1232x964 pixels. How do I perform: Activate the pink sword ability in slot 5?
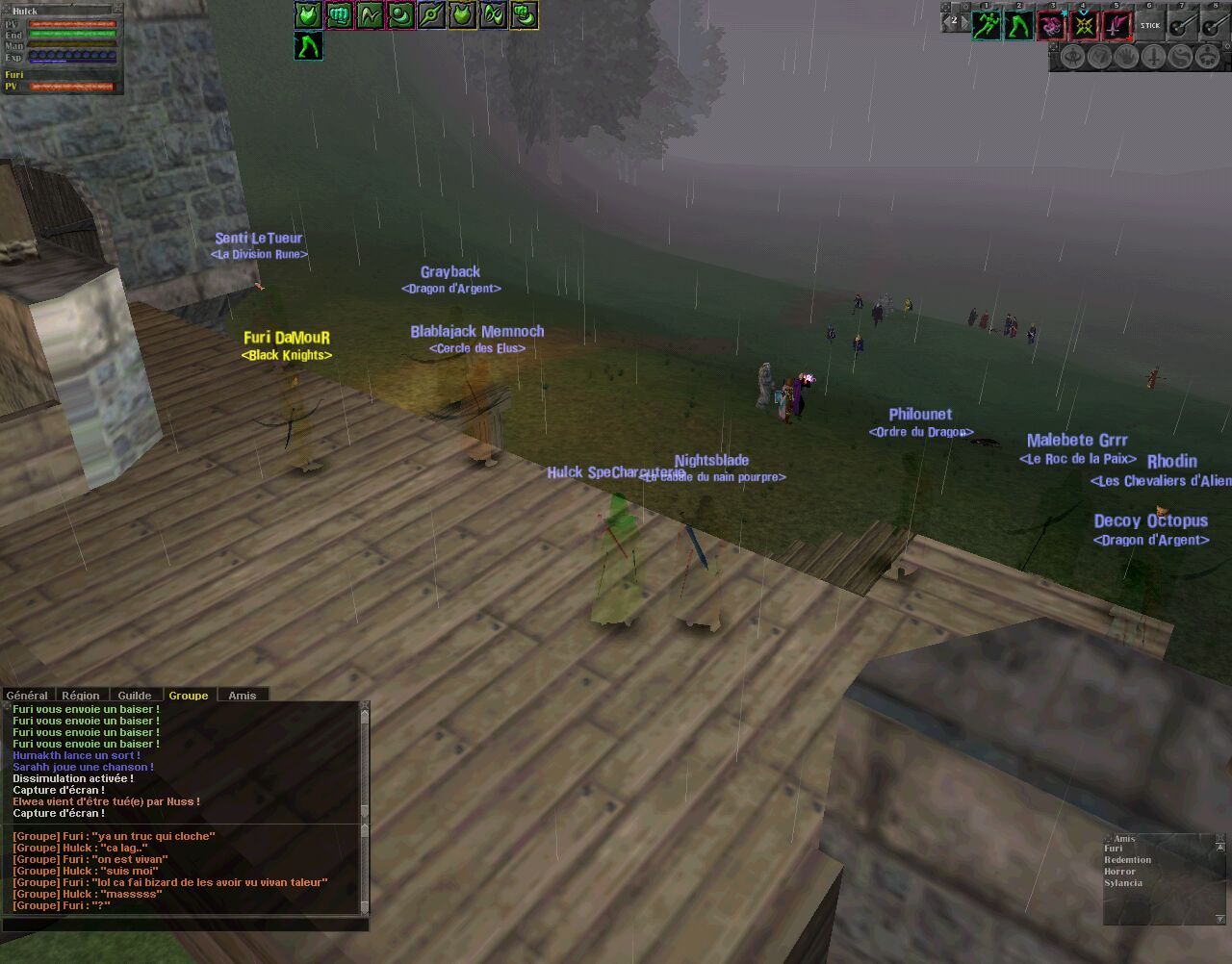point(1116,25)
